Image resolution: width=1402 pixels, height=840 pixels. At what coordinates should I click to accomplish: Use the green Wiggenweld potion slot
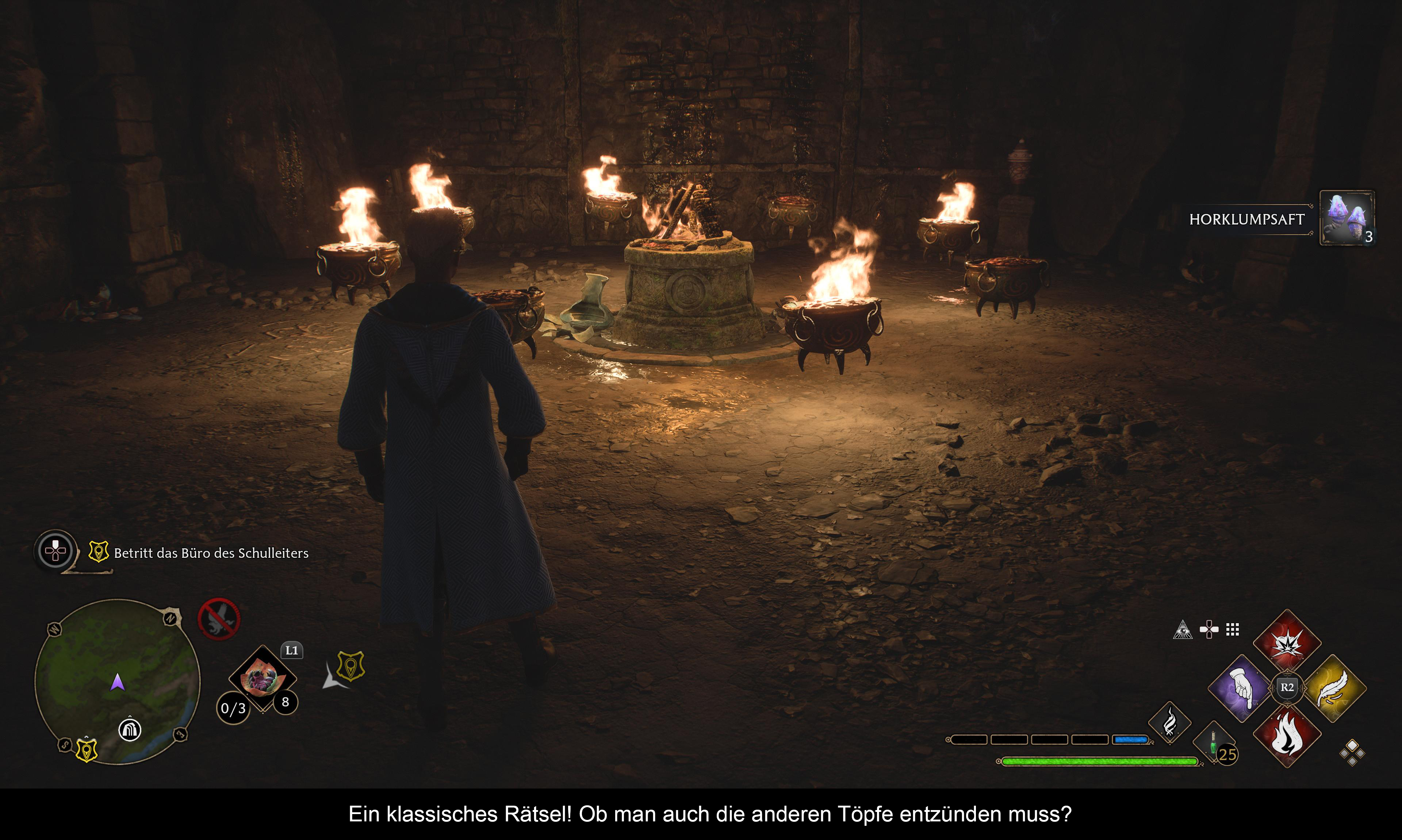(x=1213, y=743)
